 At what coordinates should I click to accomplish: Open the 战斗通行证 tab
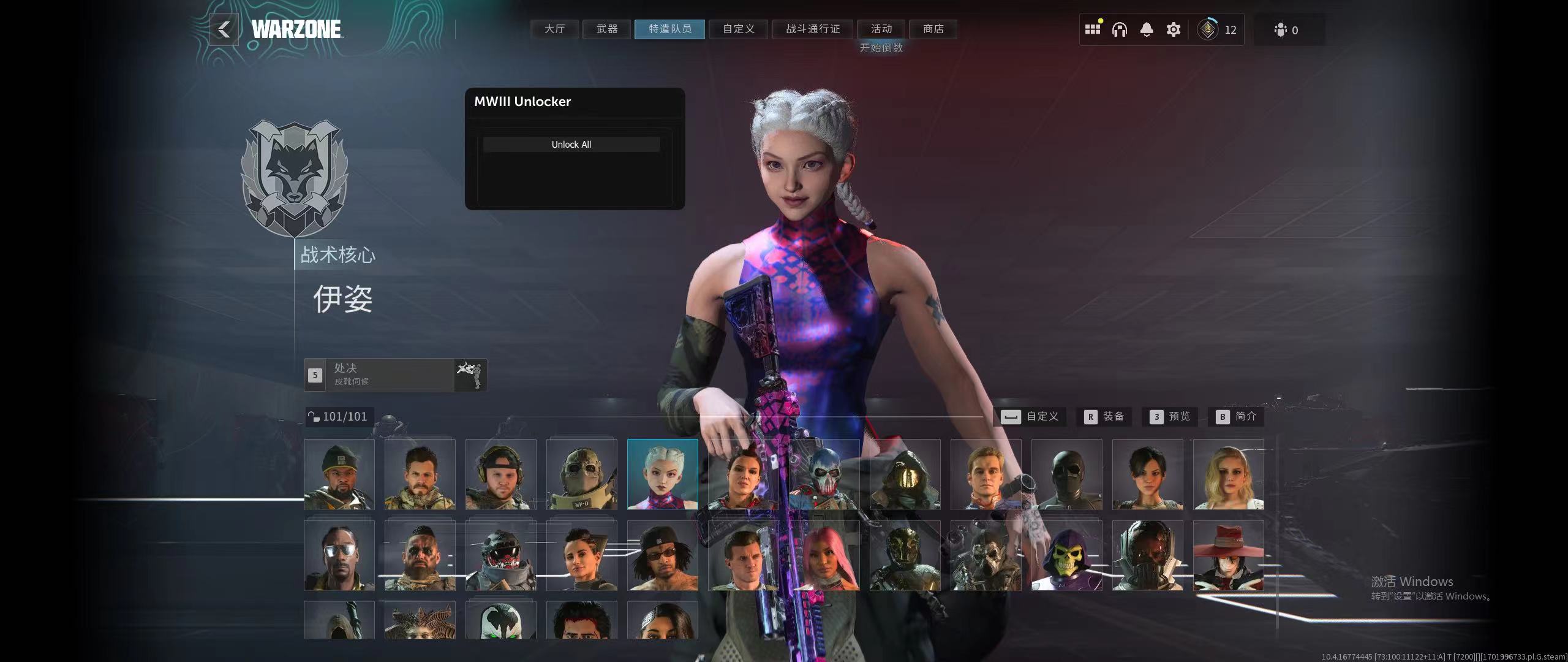point(813,29)
